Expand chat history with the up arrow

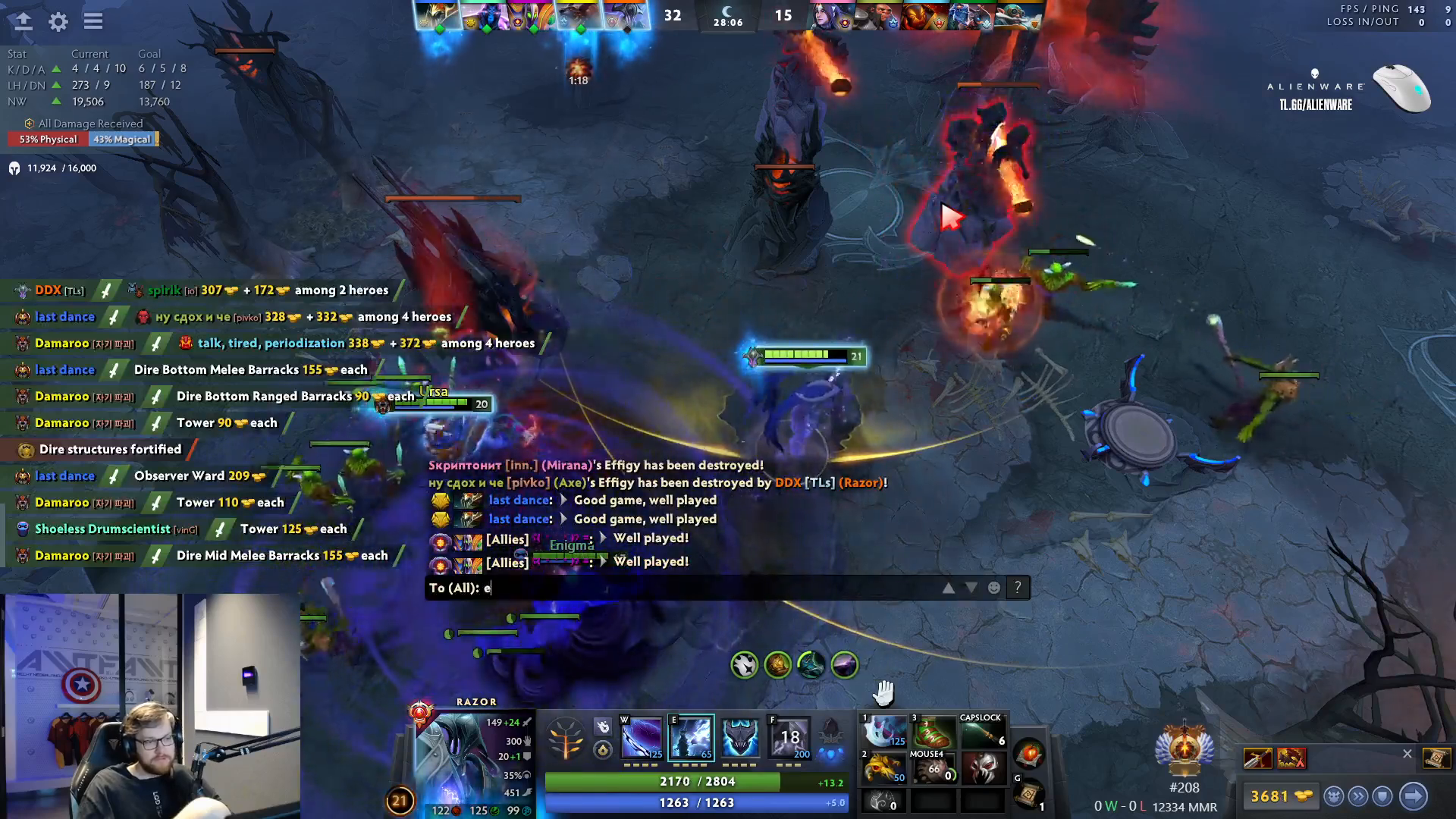click(949, 587)
